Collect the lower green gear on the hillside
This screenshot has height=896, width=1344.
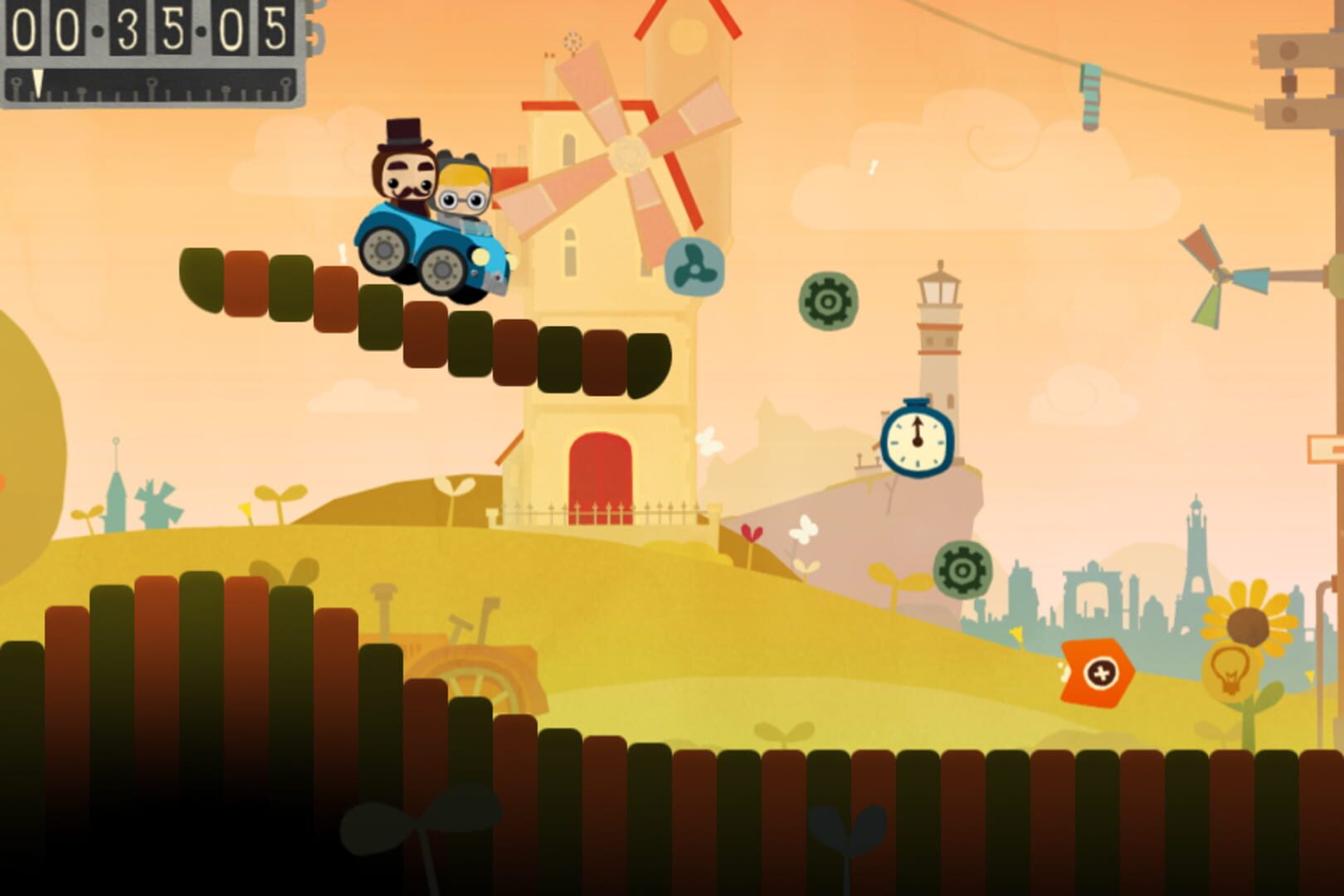(963, 570)
